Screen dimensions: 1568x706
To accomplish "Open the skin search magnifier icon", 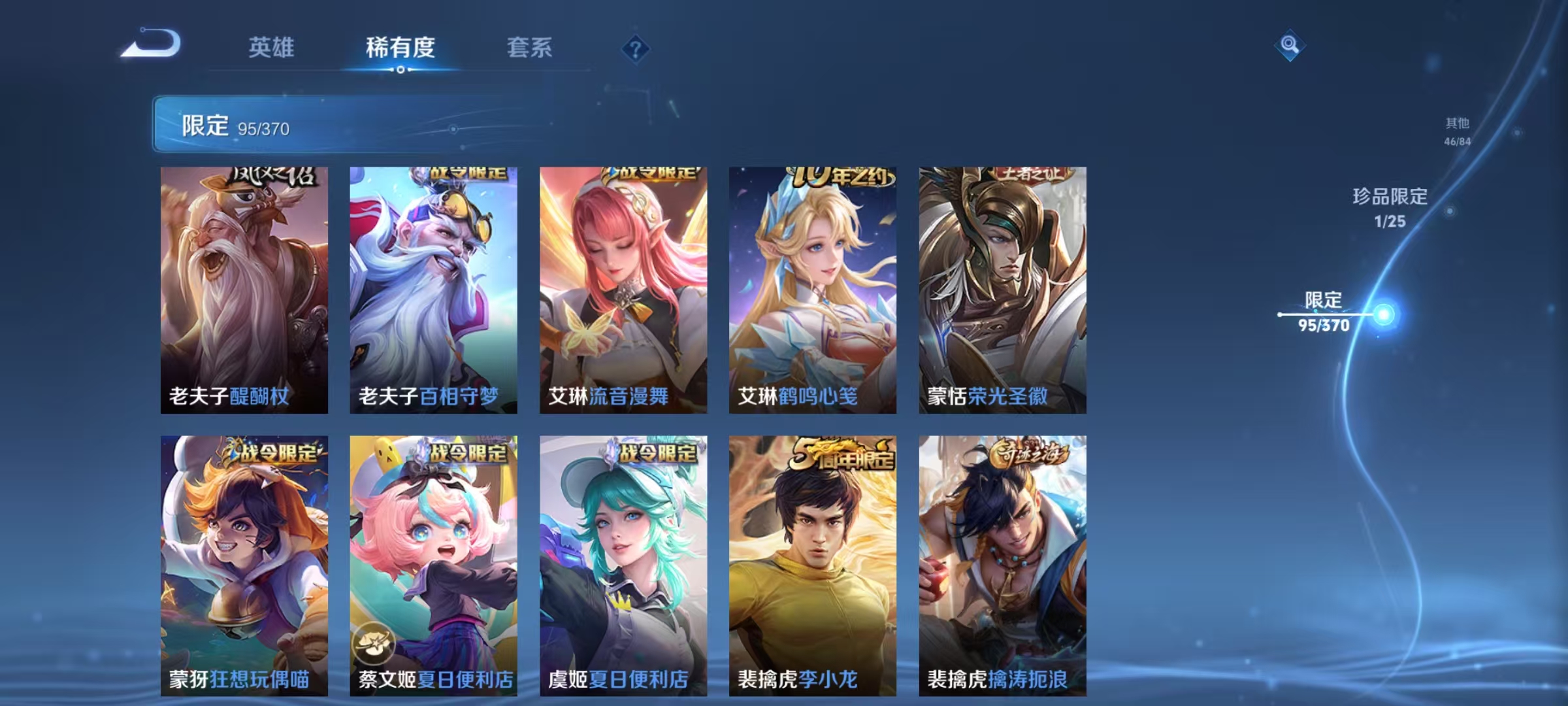I will pos(1289,44).
